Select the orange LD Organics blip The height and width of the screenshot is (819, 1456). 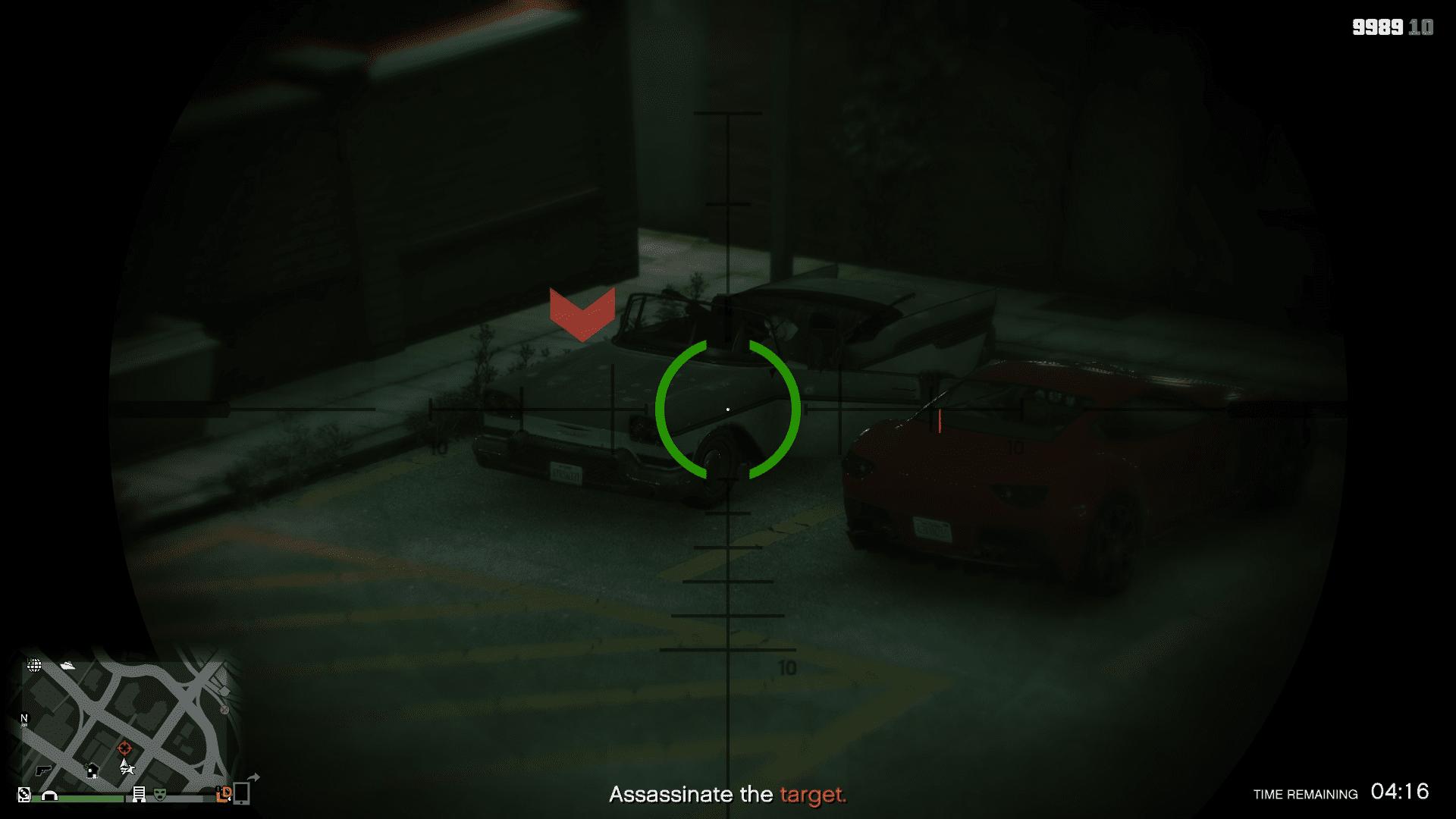click(x=224, y=794)
